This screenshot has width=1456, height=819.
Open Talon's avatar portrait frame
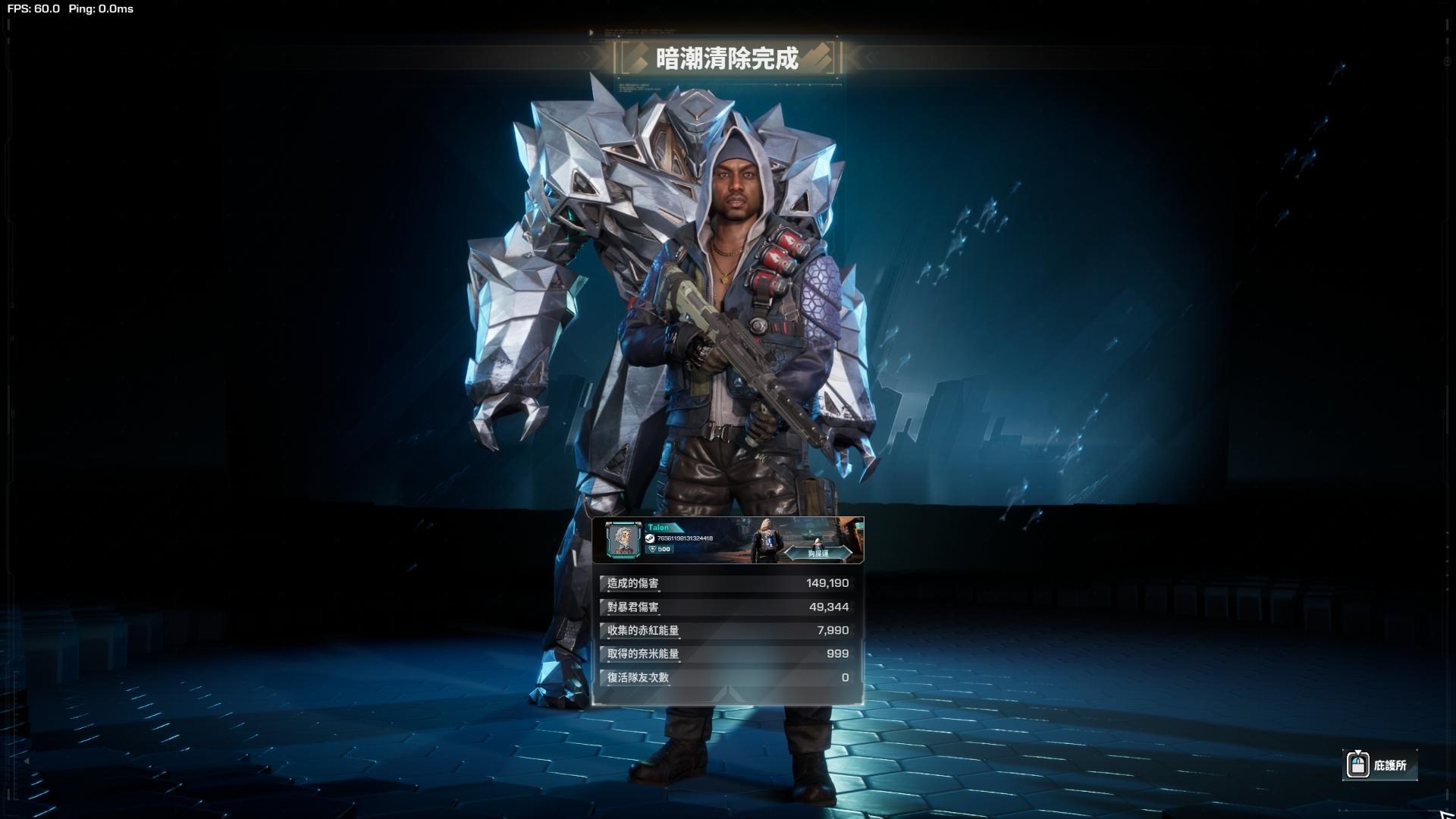click(623, 538)
